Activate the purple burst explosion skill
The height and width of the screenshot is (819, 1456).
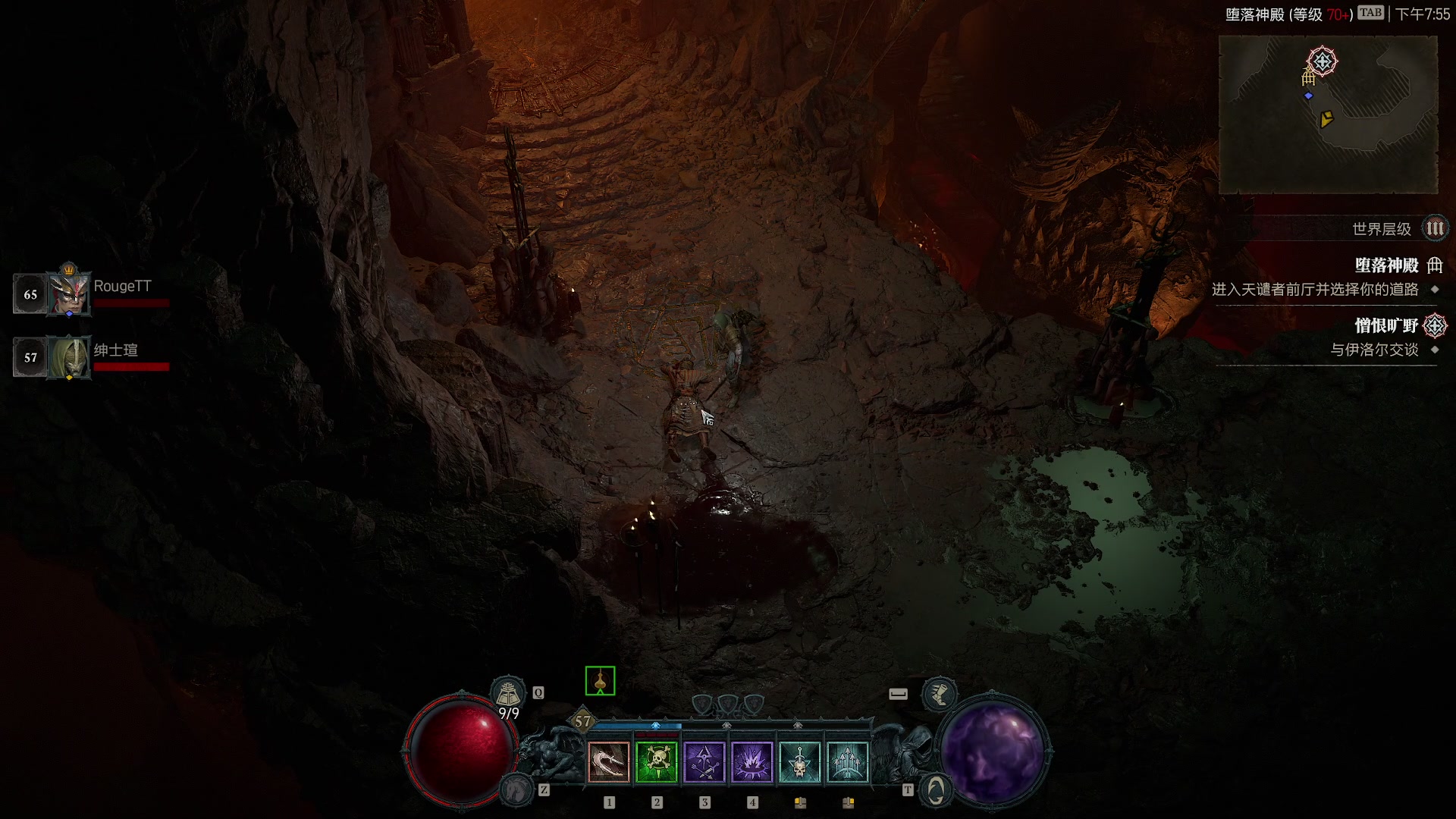click(x=752, y=762)
